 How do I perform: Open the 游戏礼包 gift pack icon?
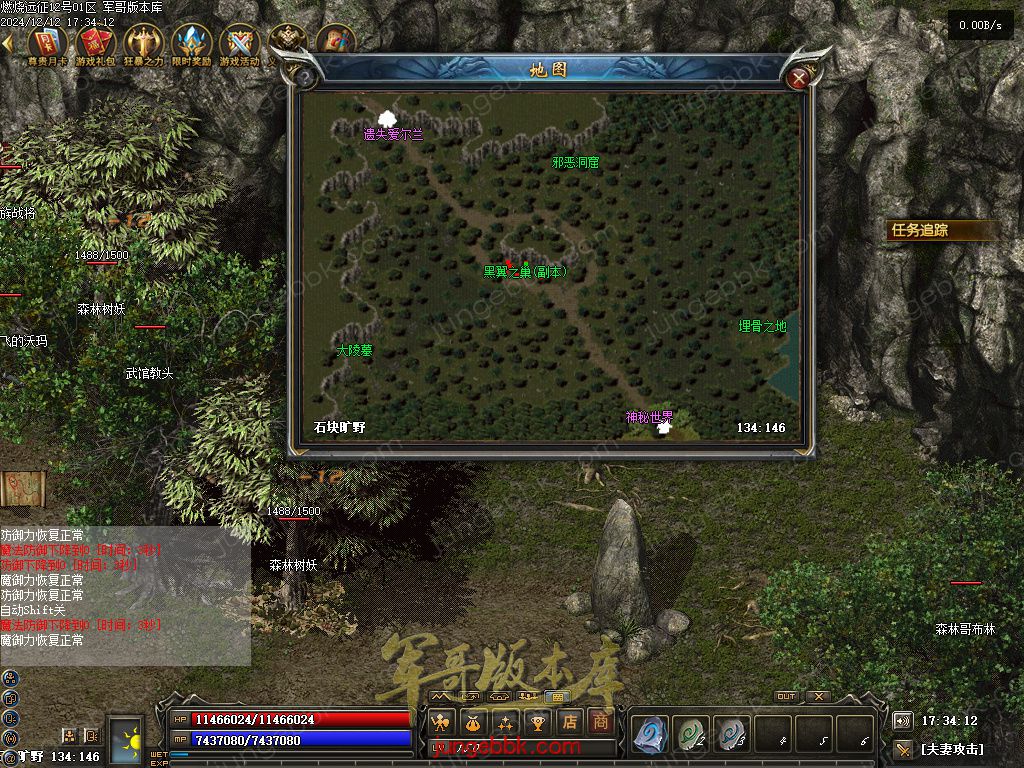pyautogui.click(x=96, y=45)
